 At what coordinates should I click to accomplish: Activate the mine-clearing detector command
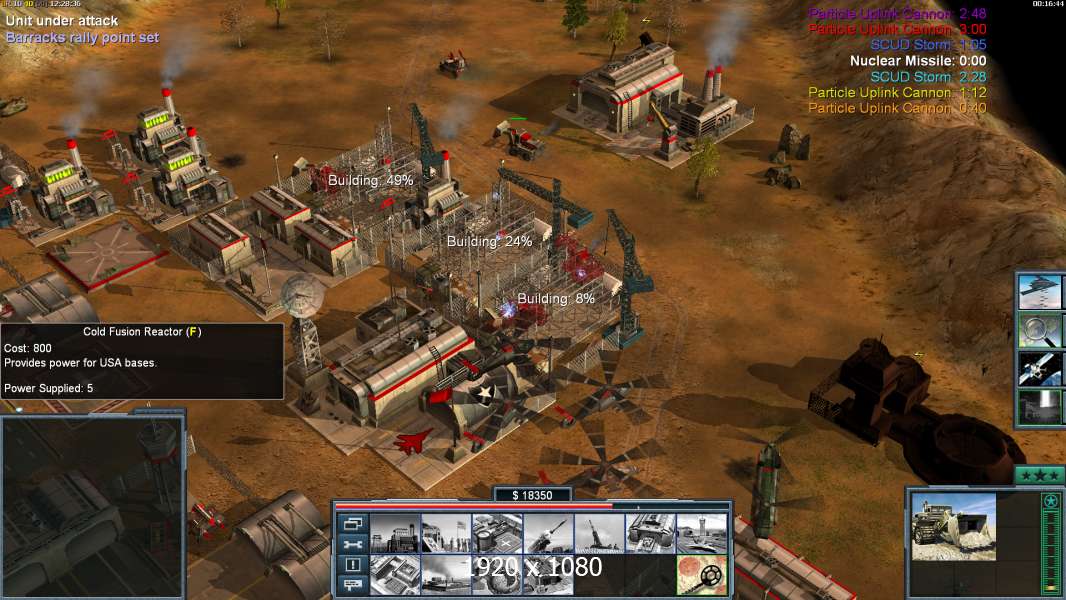[700, 575]
